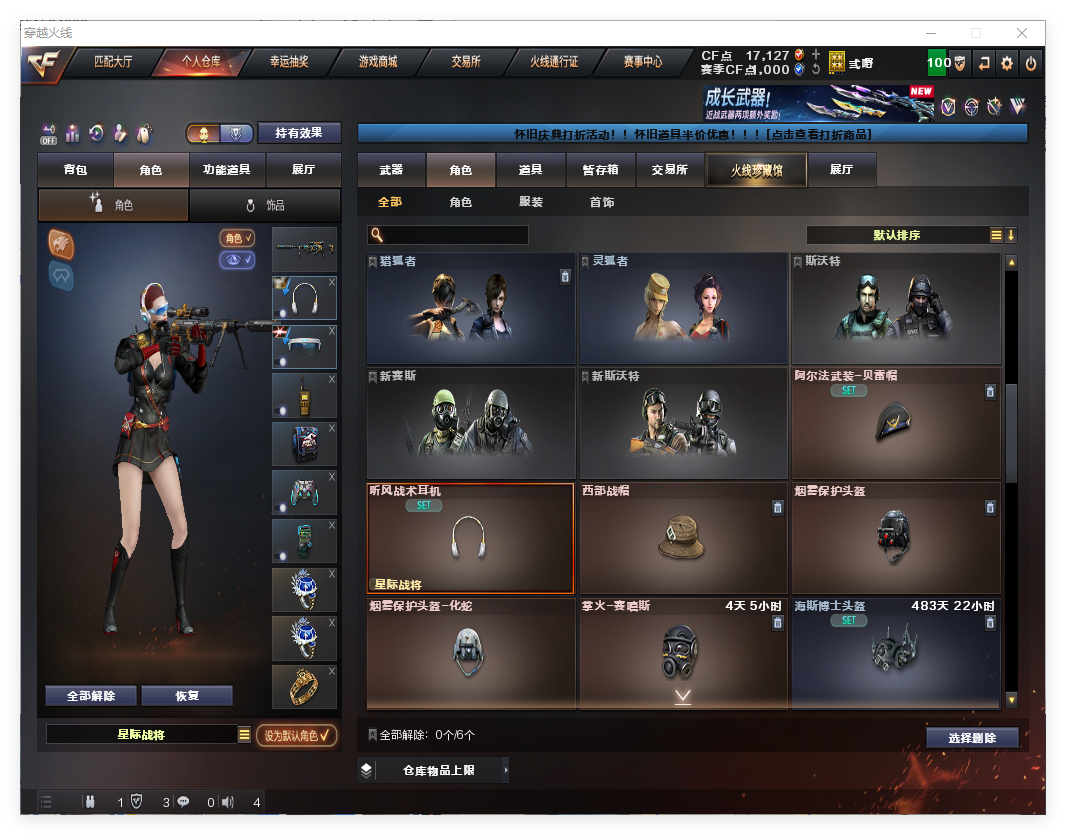
Task: Go to the 游戏商城 shop
Action: tap(378, 62)
